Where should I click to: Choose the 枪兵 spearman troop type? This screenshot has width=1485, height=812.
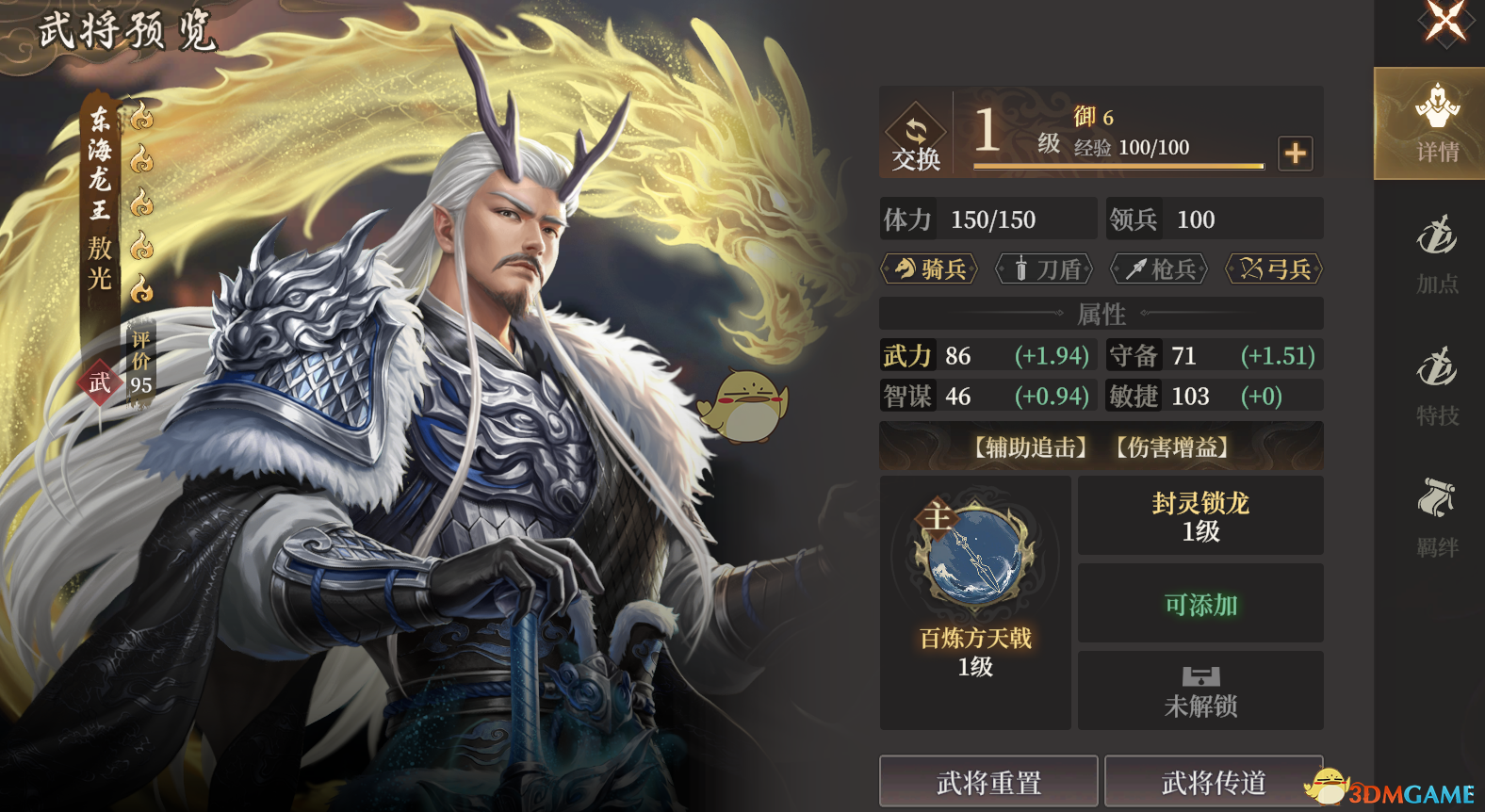(1160, 269)
